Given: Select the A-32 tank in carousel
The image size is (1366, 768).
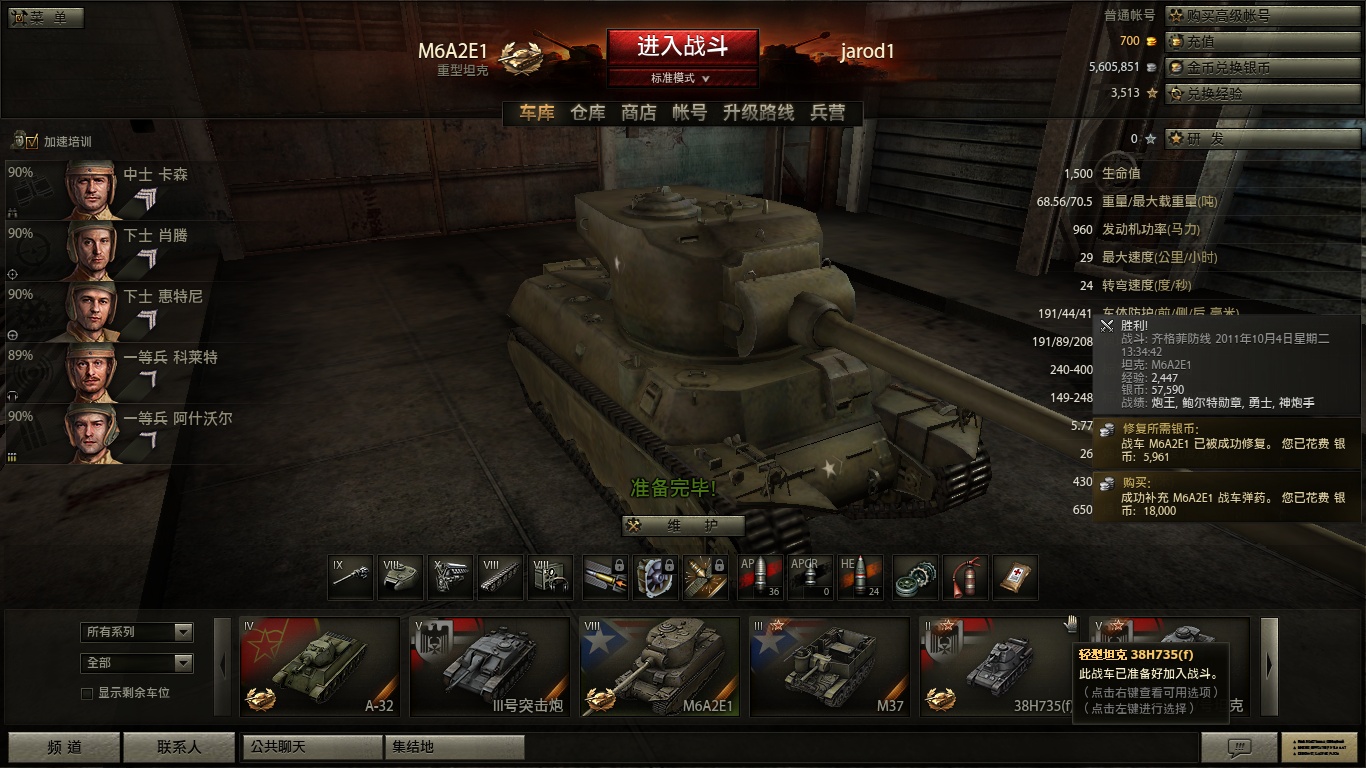Looking at the screenshot, I should [x=320, y=667].
